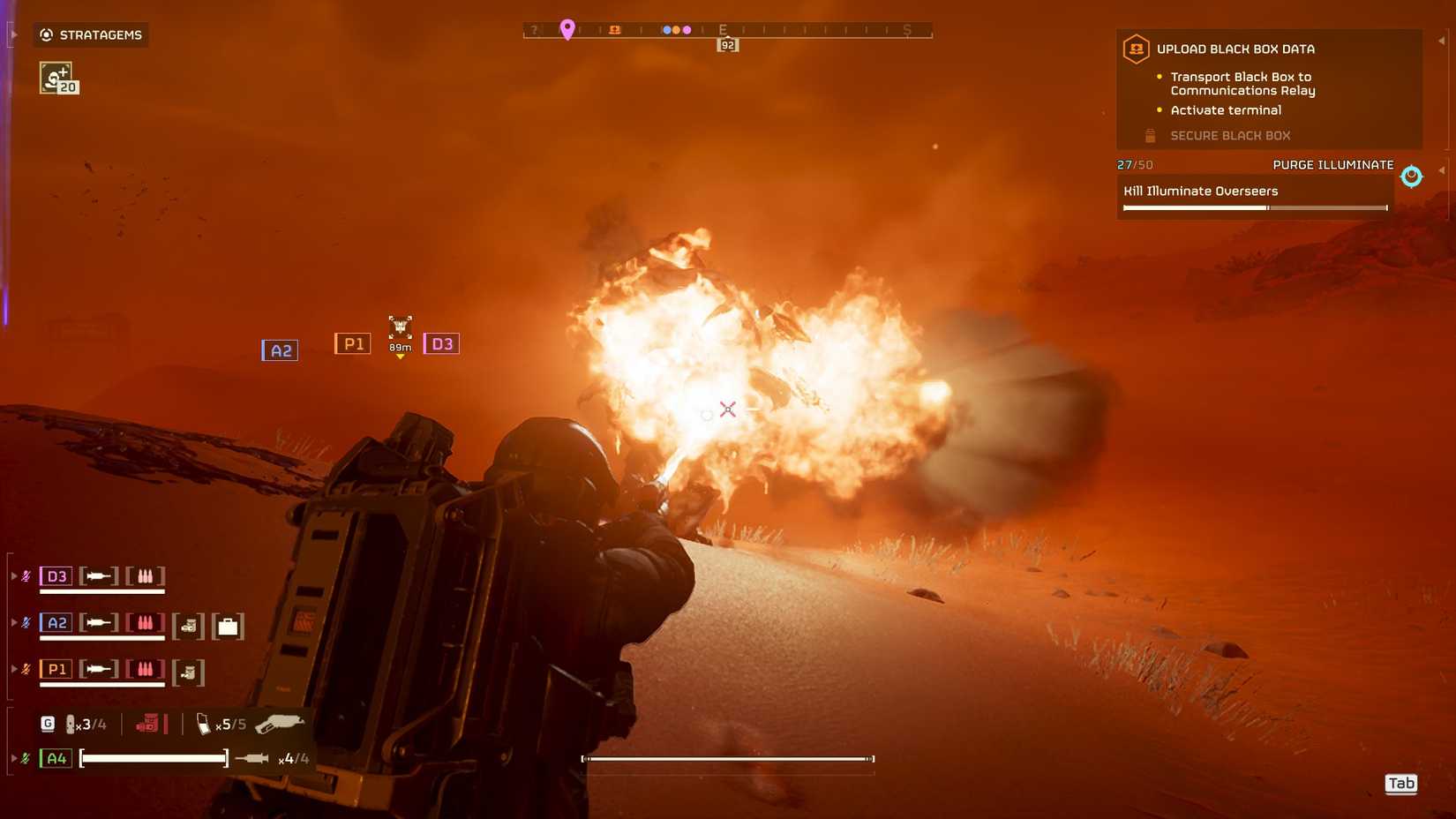This screenshot has height=819, width=1456.
Task: Open the Stratagems menu
Action: [x=90, y=34]
